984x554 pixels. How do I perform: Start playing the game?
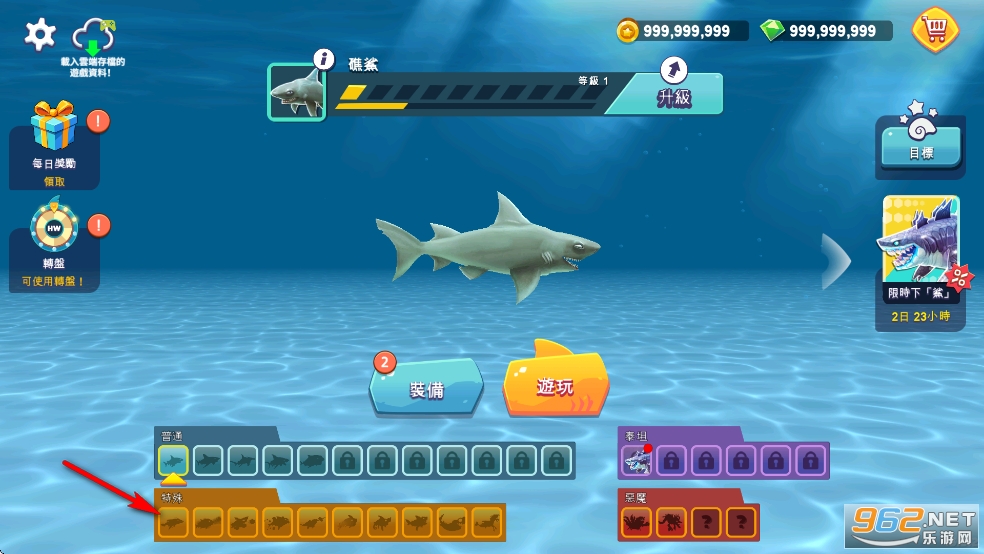click(556, 383)
